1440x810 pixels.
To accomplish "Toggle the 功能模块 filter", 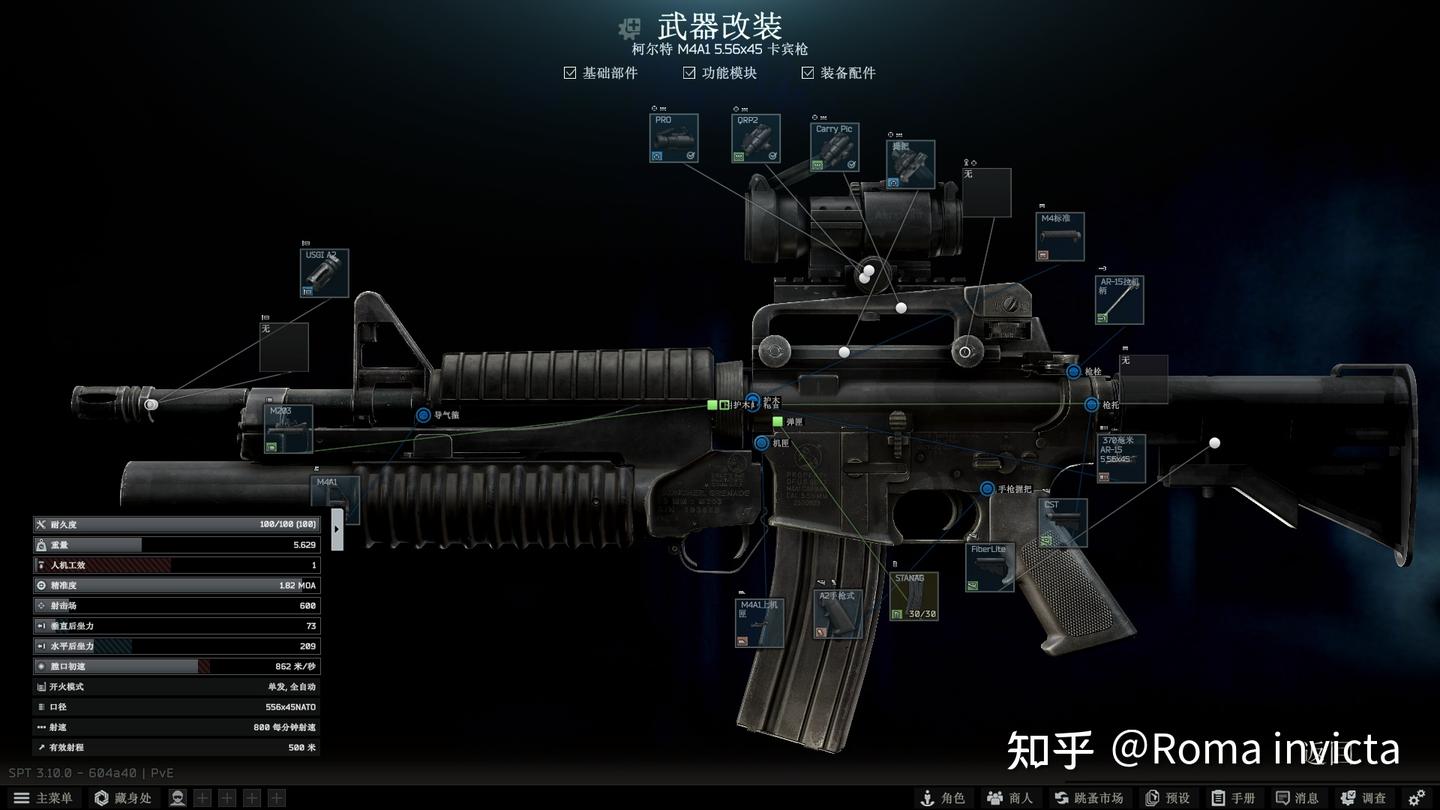I will [689, 72].
